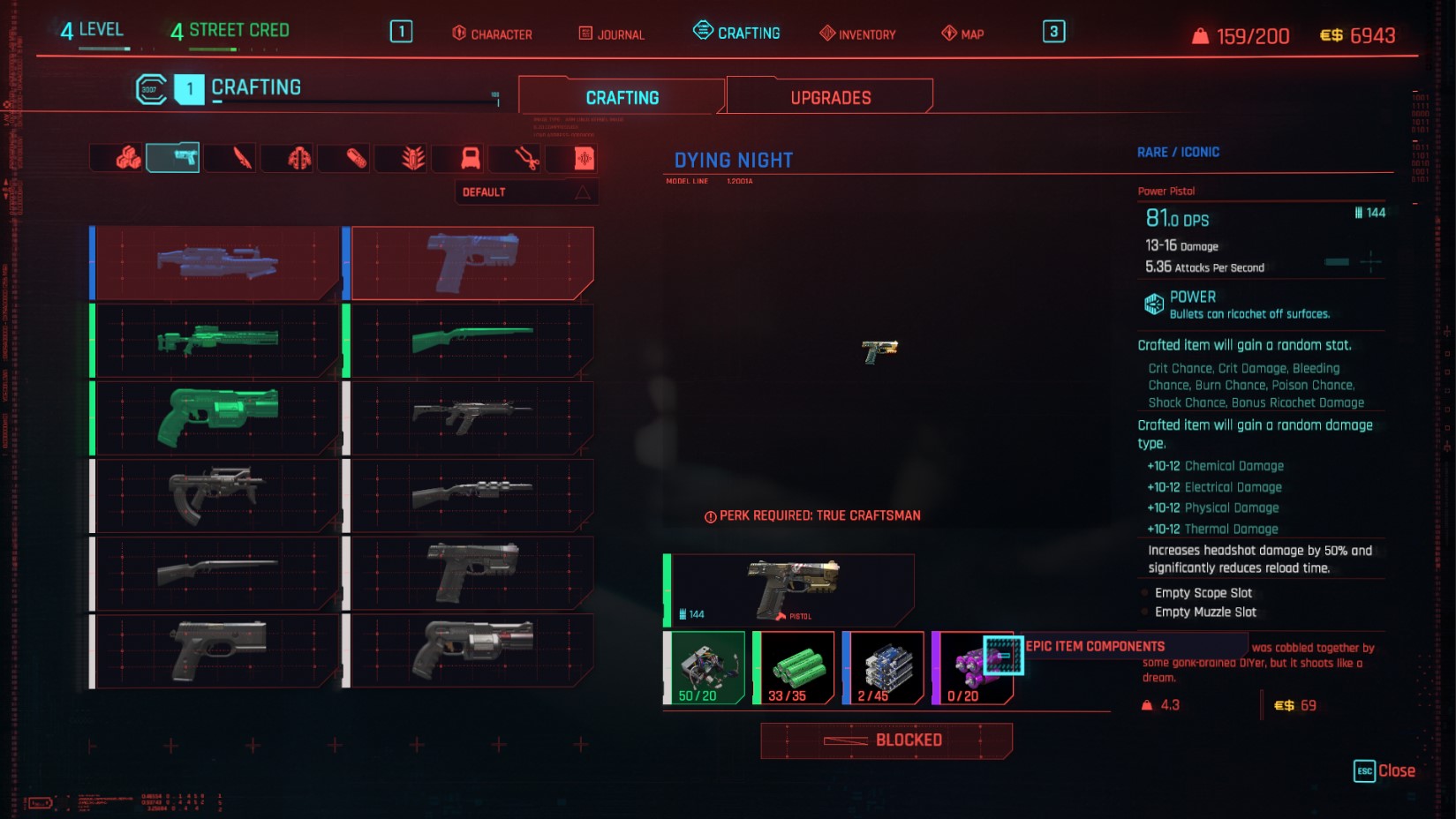Filter recipes by melee blade icon
This screenshot has height=819, width=1456.
(242, 158)
